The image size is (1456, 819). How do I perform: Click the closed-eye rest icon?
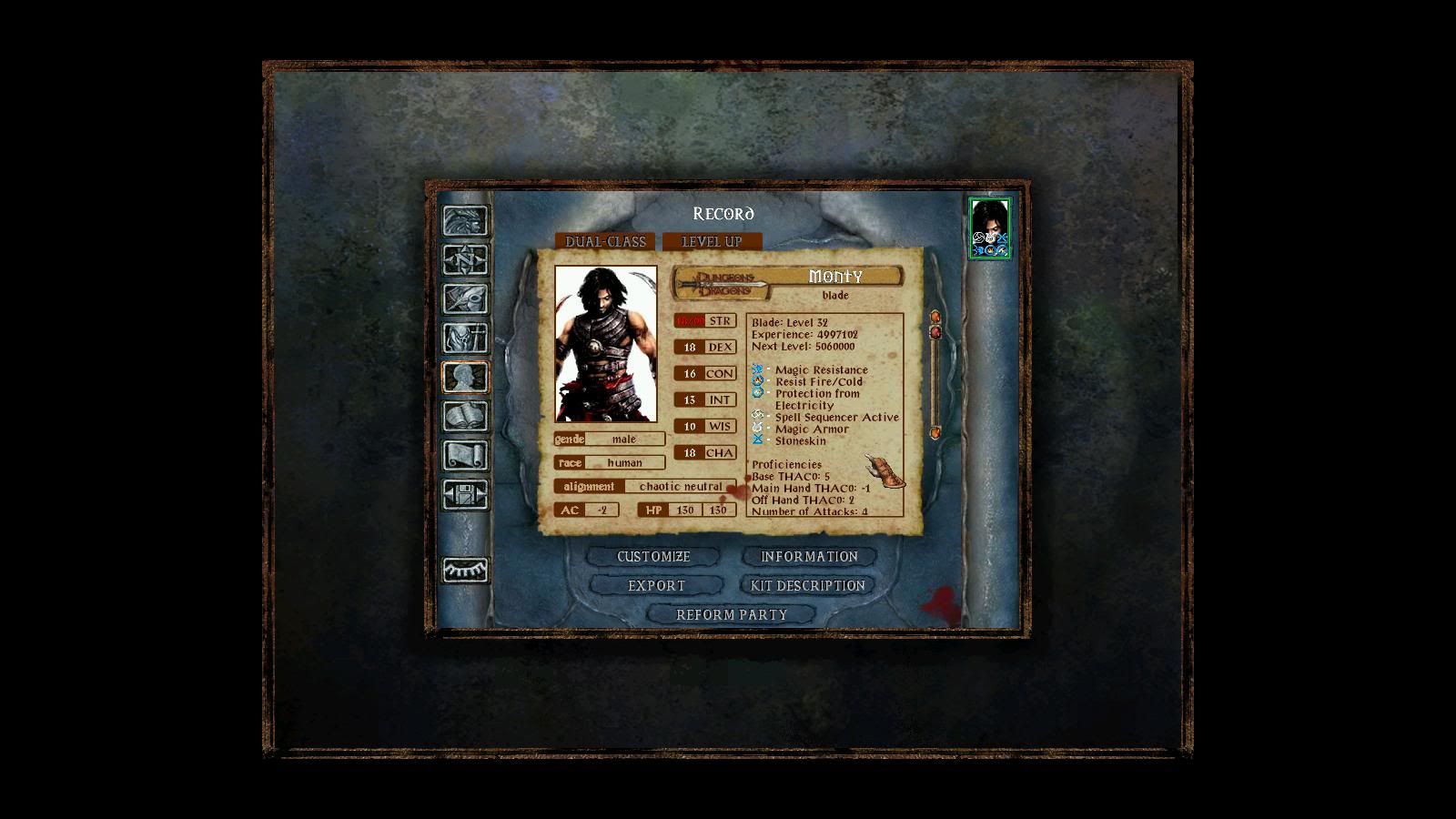click(465, 570)
